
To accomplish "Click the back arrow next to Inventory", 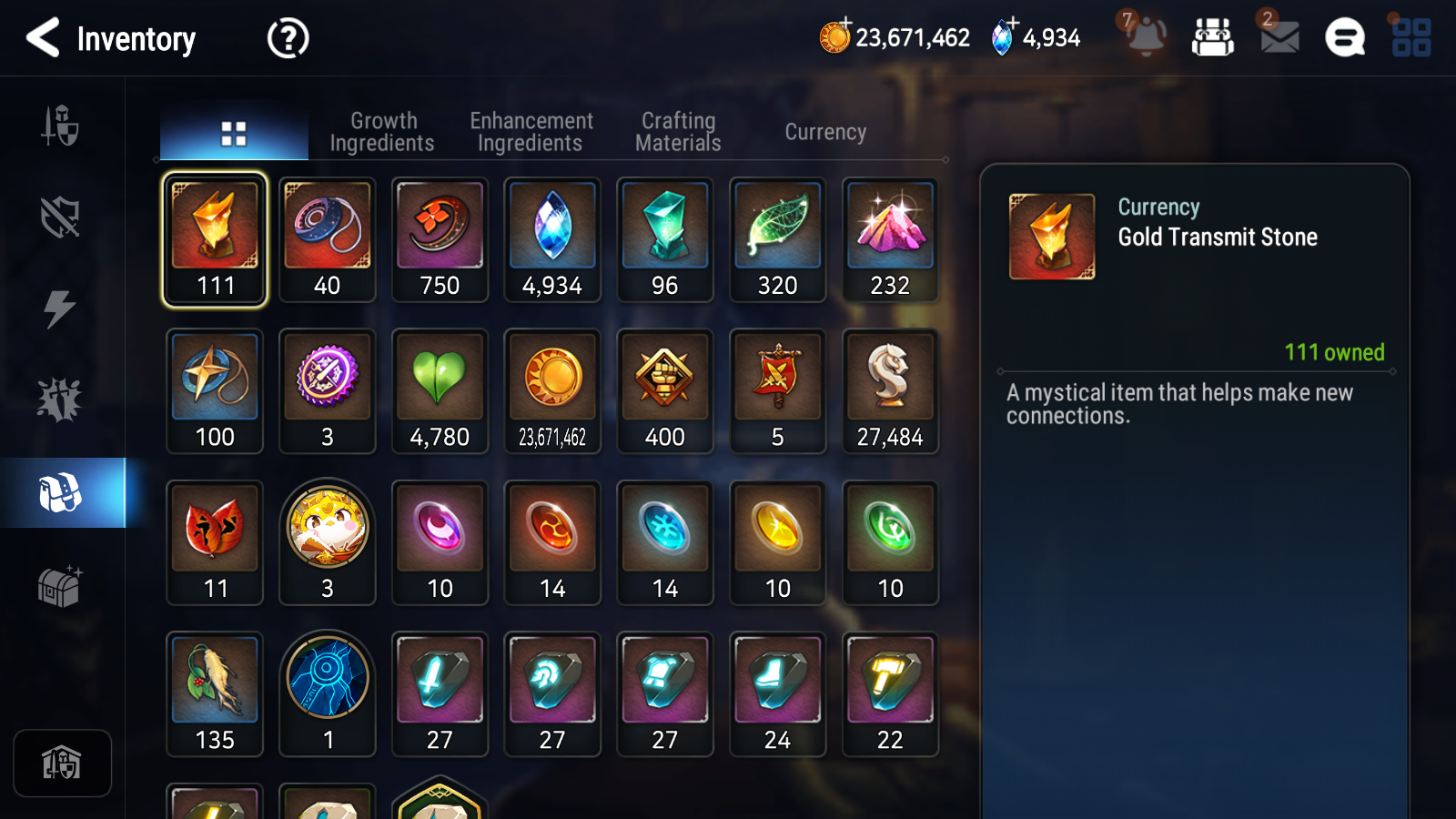I will pos(41,38).
